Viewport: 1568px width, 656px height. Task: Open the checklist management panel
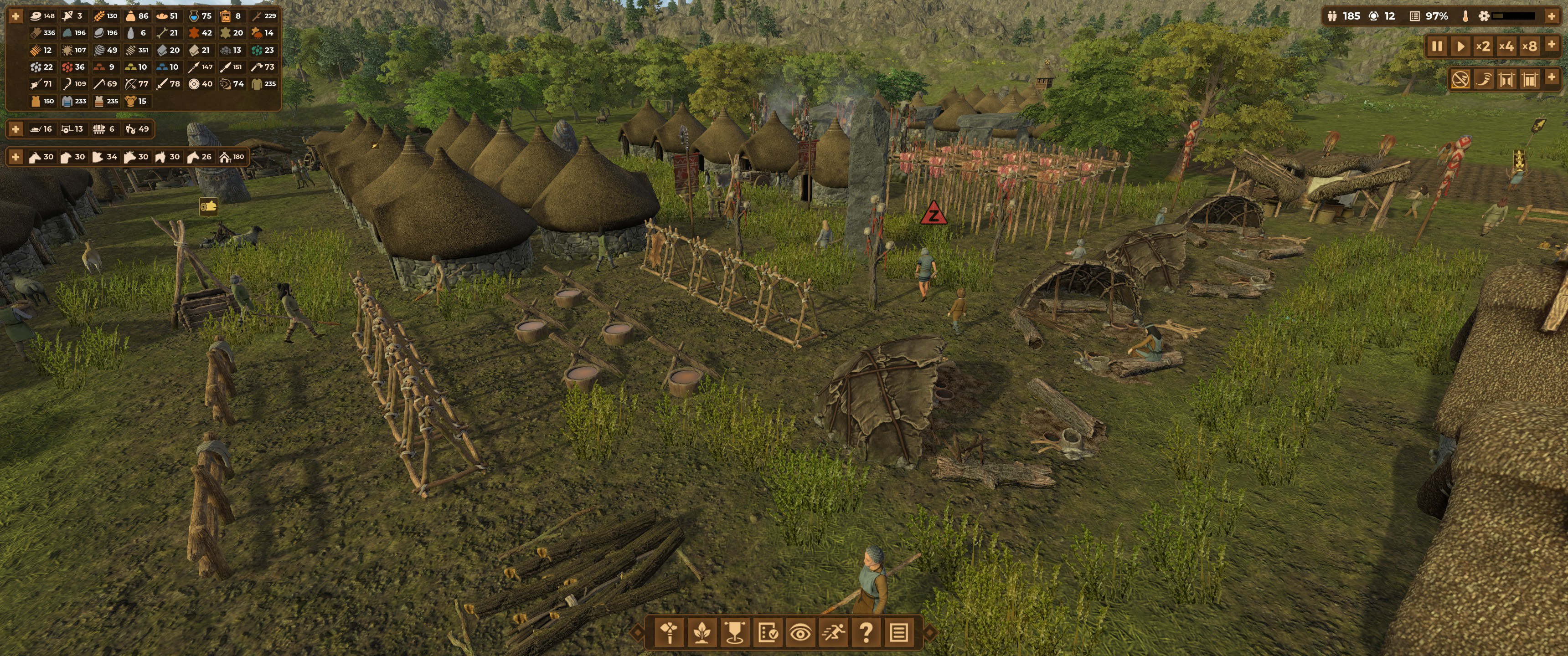(x=768, y=633)
